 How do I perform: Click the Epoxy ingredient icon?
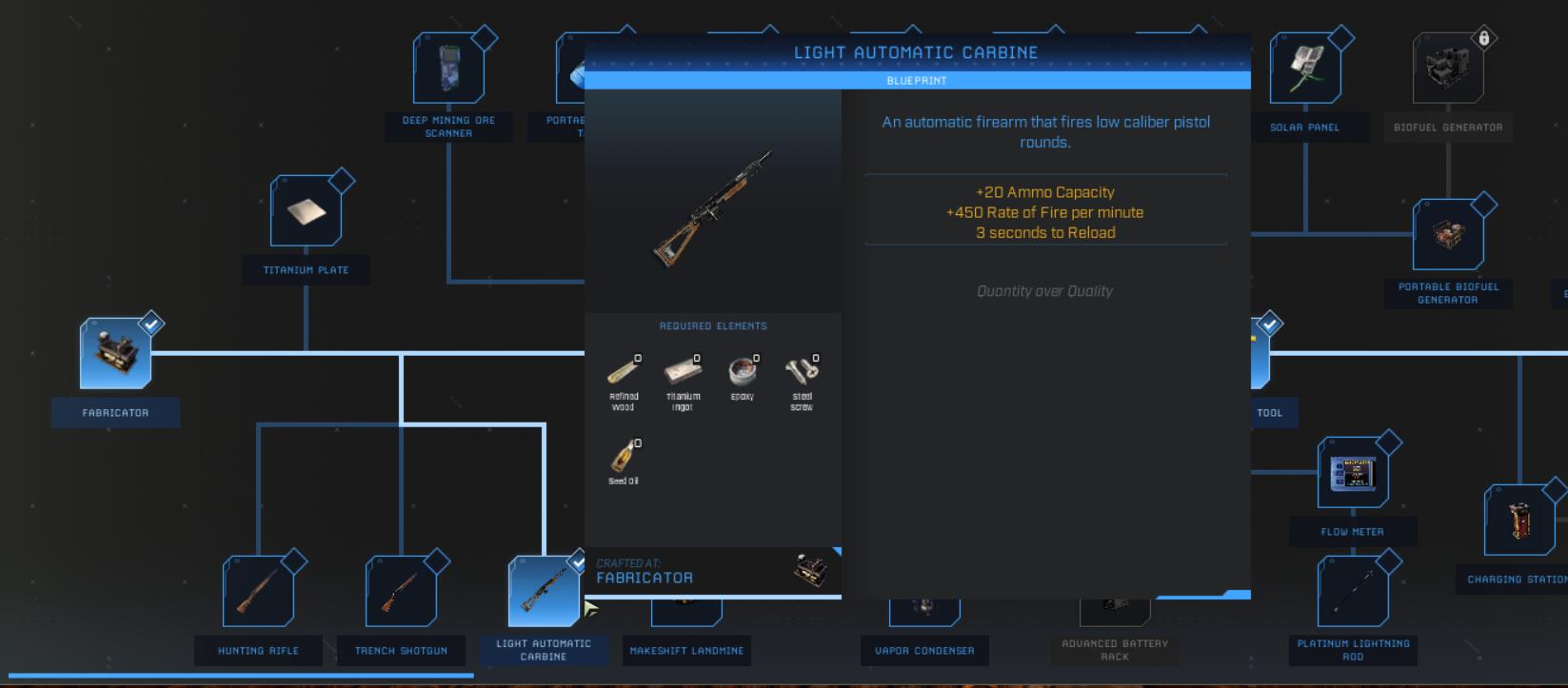tap(743, 373)
